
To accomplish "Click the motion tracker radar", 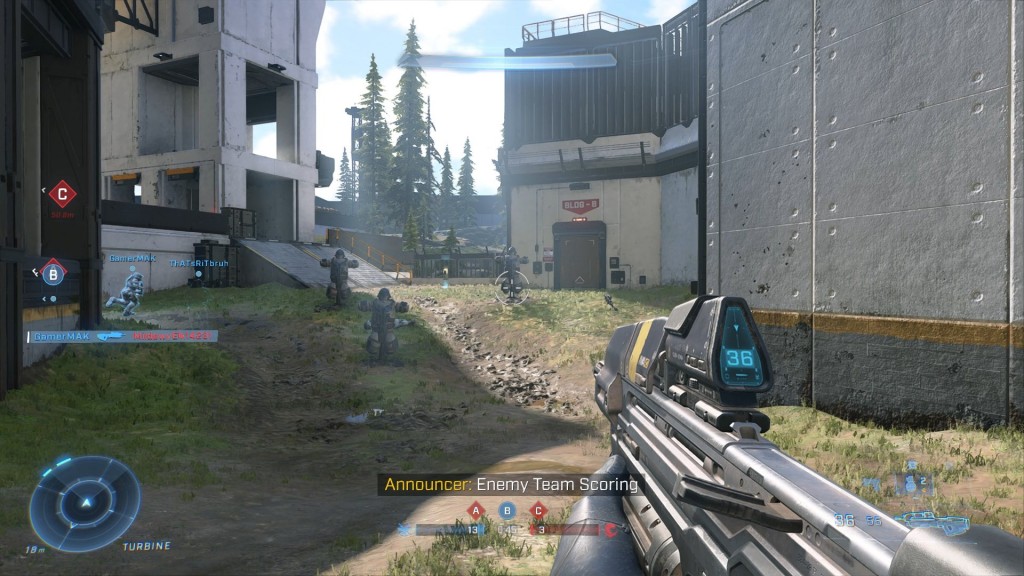I will [x=85, y=503].
